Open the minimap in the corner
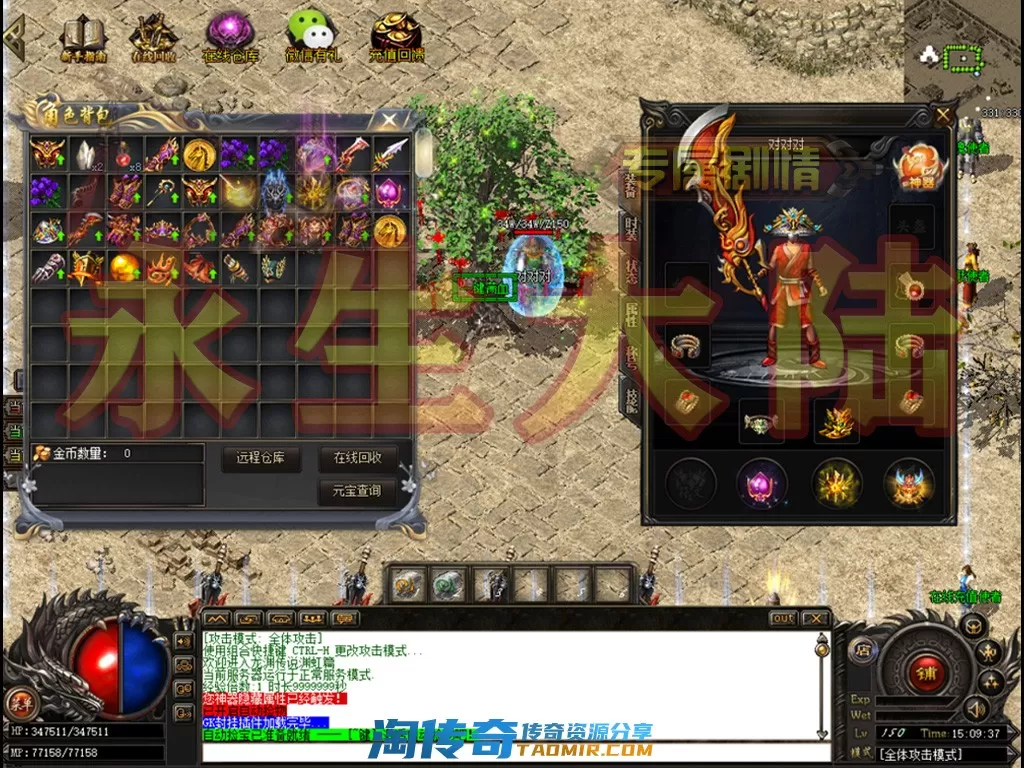This screenshot has width=1024, height=768. [x=960, y=58]
